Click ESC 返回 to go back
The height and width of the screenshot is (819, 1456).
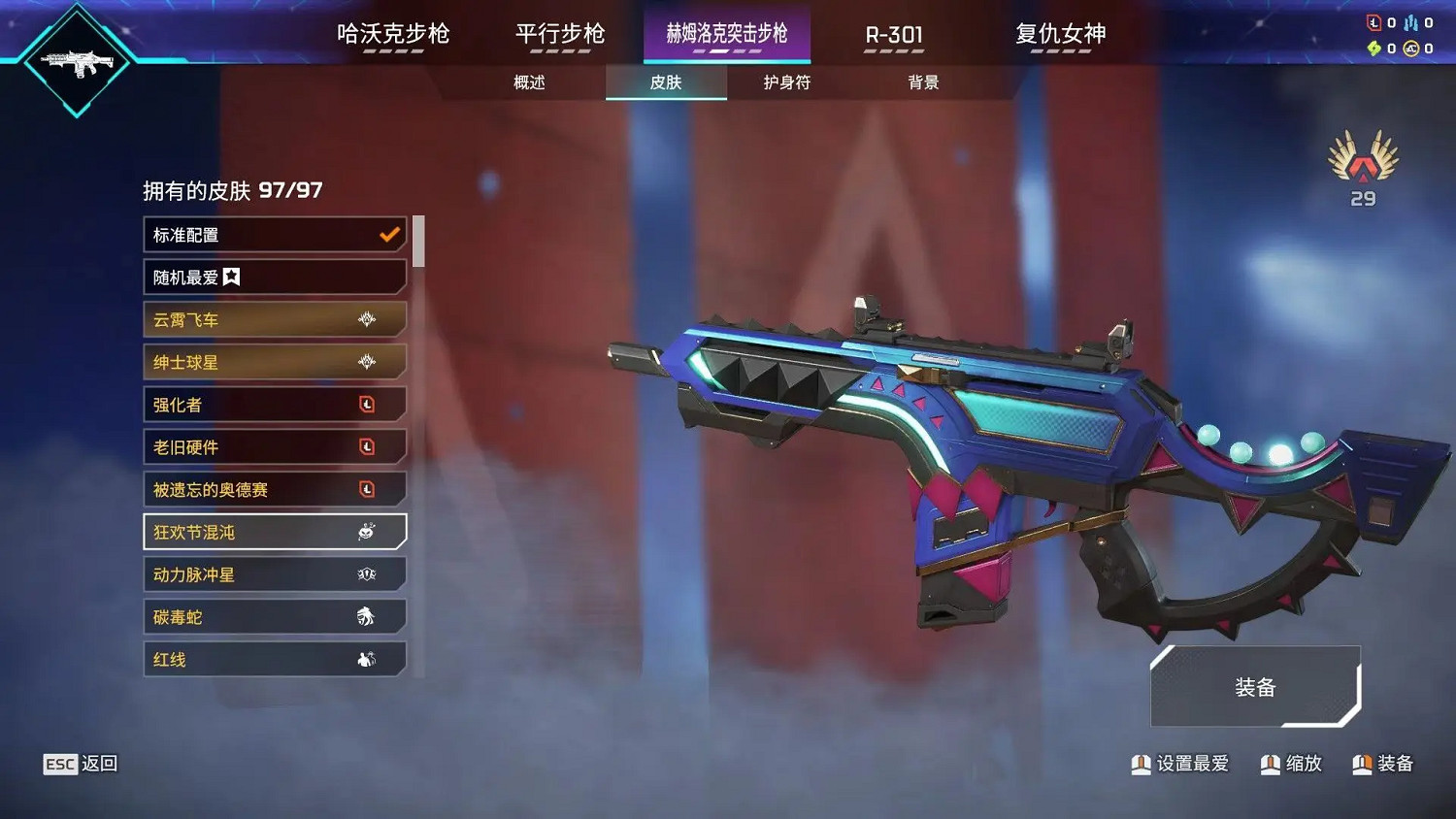click(x=78, y=764)
